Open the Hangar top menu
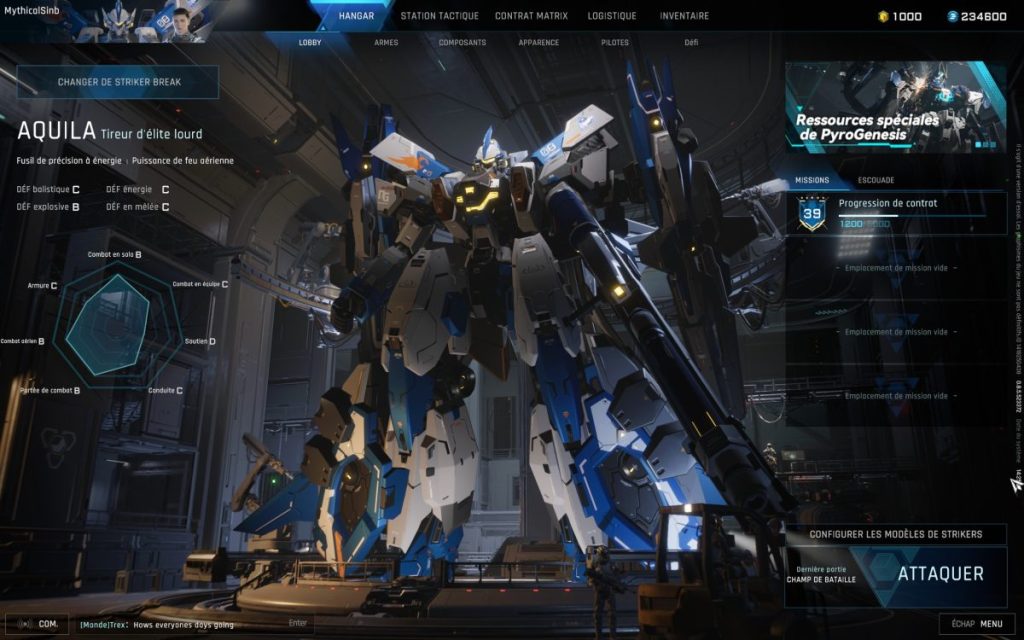 click(356, 16)
